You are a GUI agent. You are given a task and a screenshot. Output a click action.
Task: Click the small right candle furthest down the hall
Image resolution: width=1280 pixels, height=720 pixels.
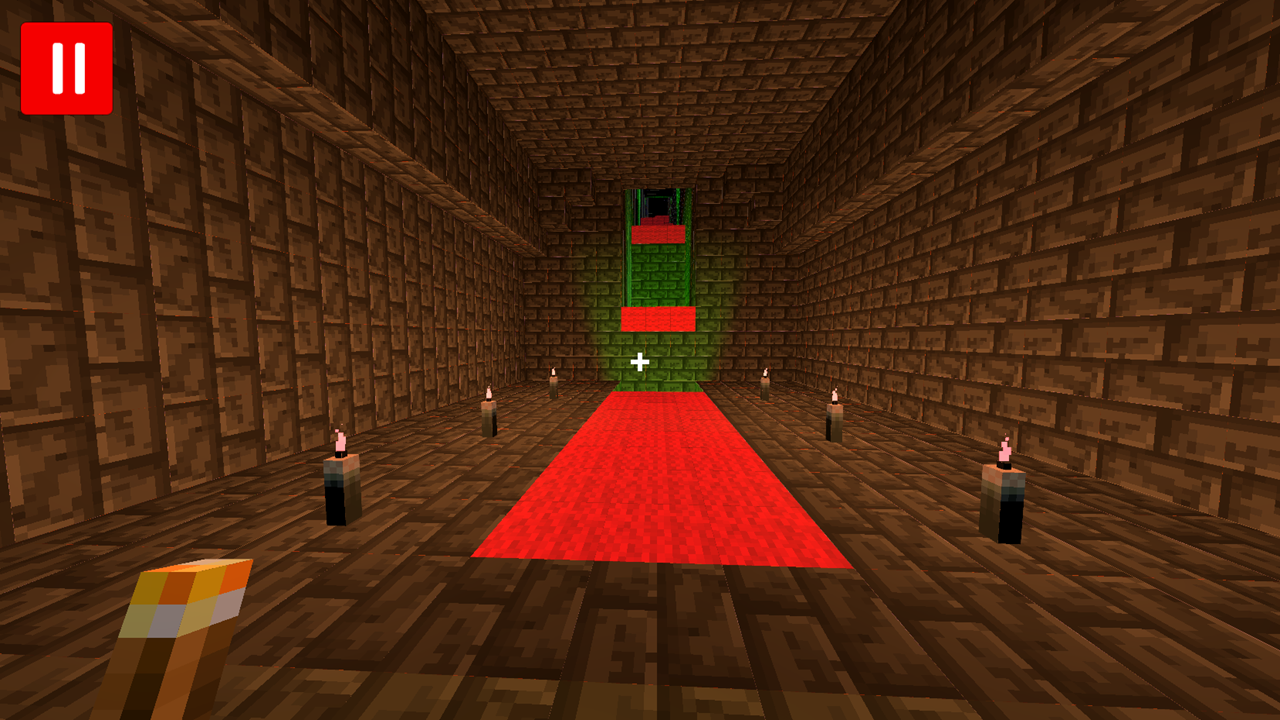(x=766, y=390)
